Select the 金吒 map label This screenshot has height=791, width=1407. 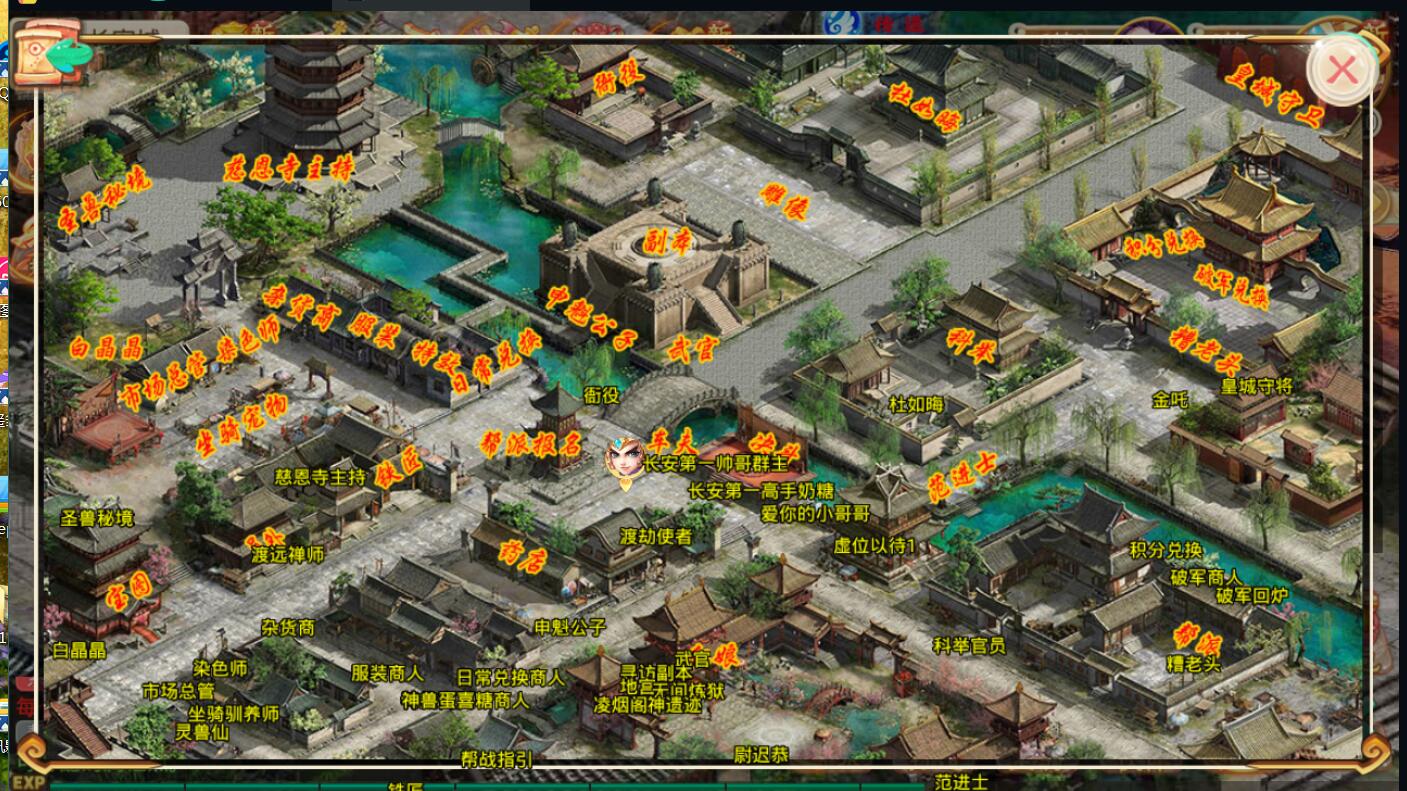1169,400
